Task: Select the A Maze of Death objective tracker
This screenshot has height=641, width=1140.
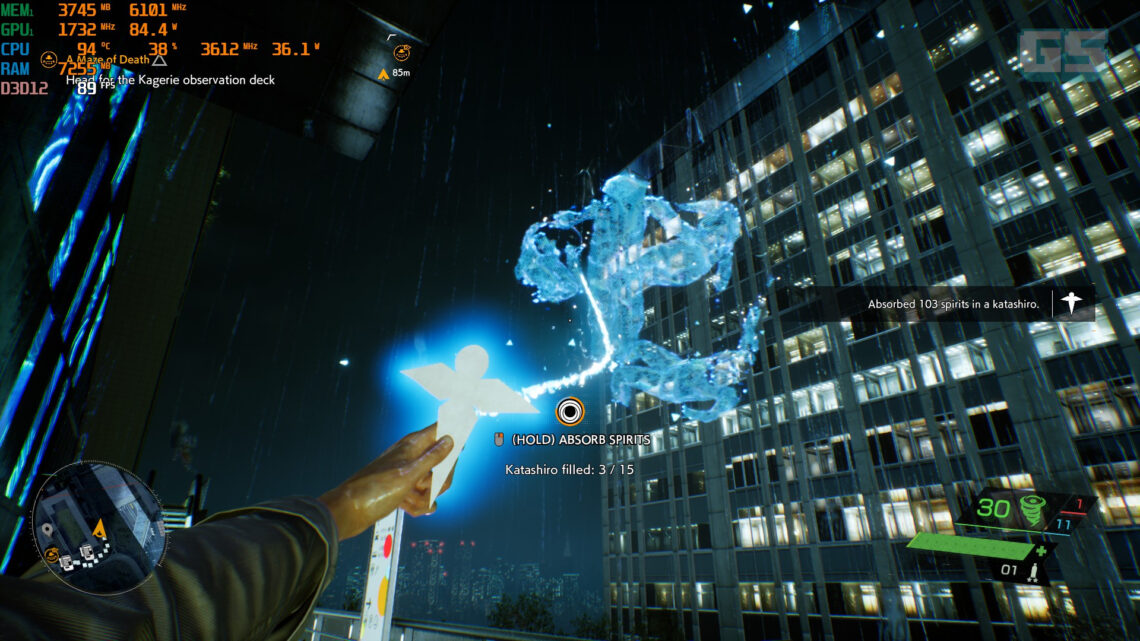Action: tap(112, 60)
